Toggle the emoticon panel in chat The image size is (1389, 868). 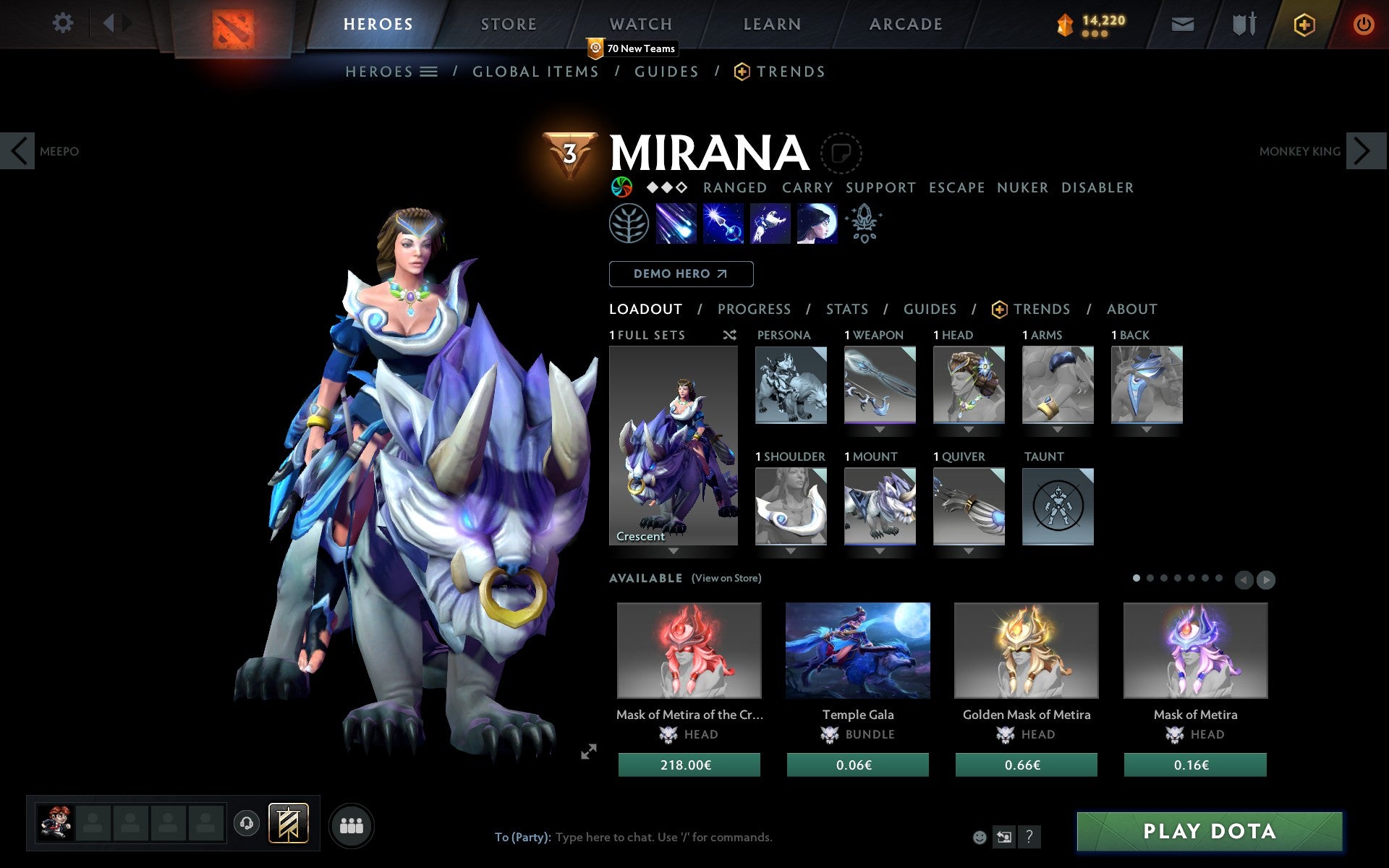click(x=981, y=838)
